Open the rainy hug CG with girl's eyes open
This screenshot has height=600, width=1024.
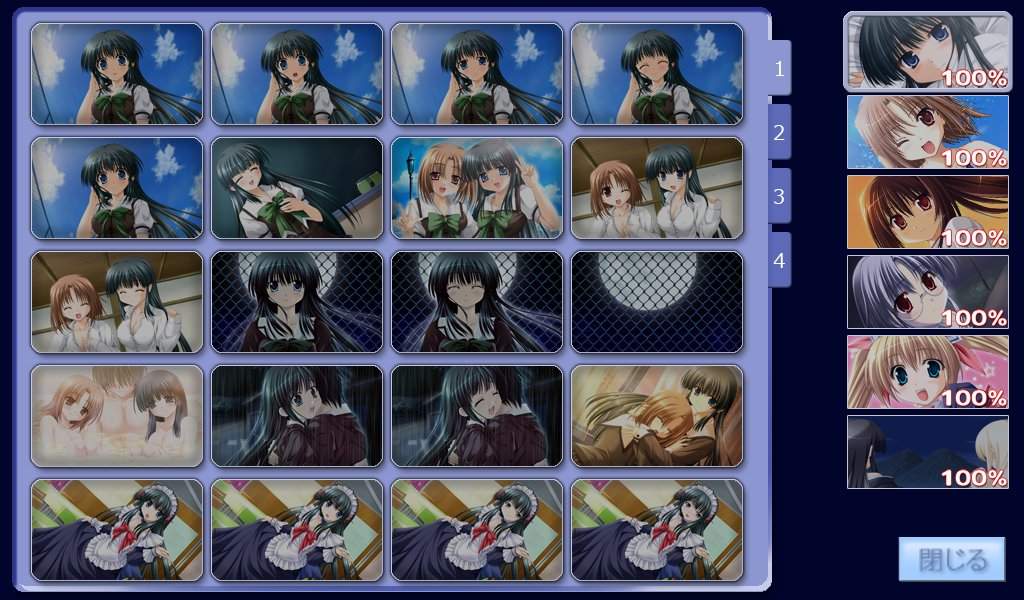[296, 416]
